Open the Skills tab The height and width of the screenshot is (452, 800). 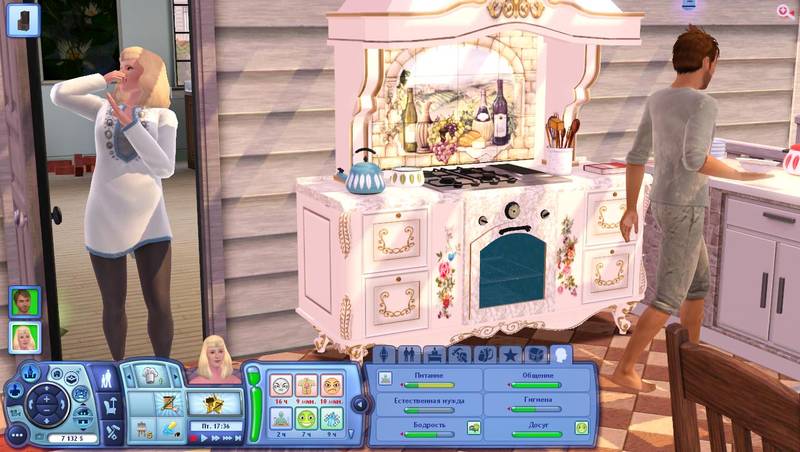coord(460,355)
